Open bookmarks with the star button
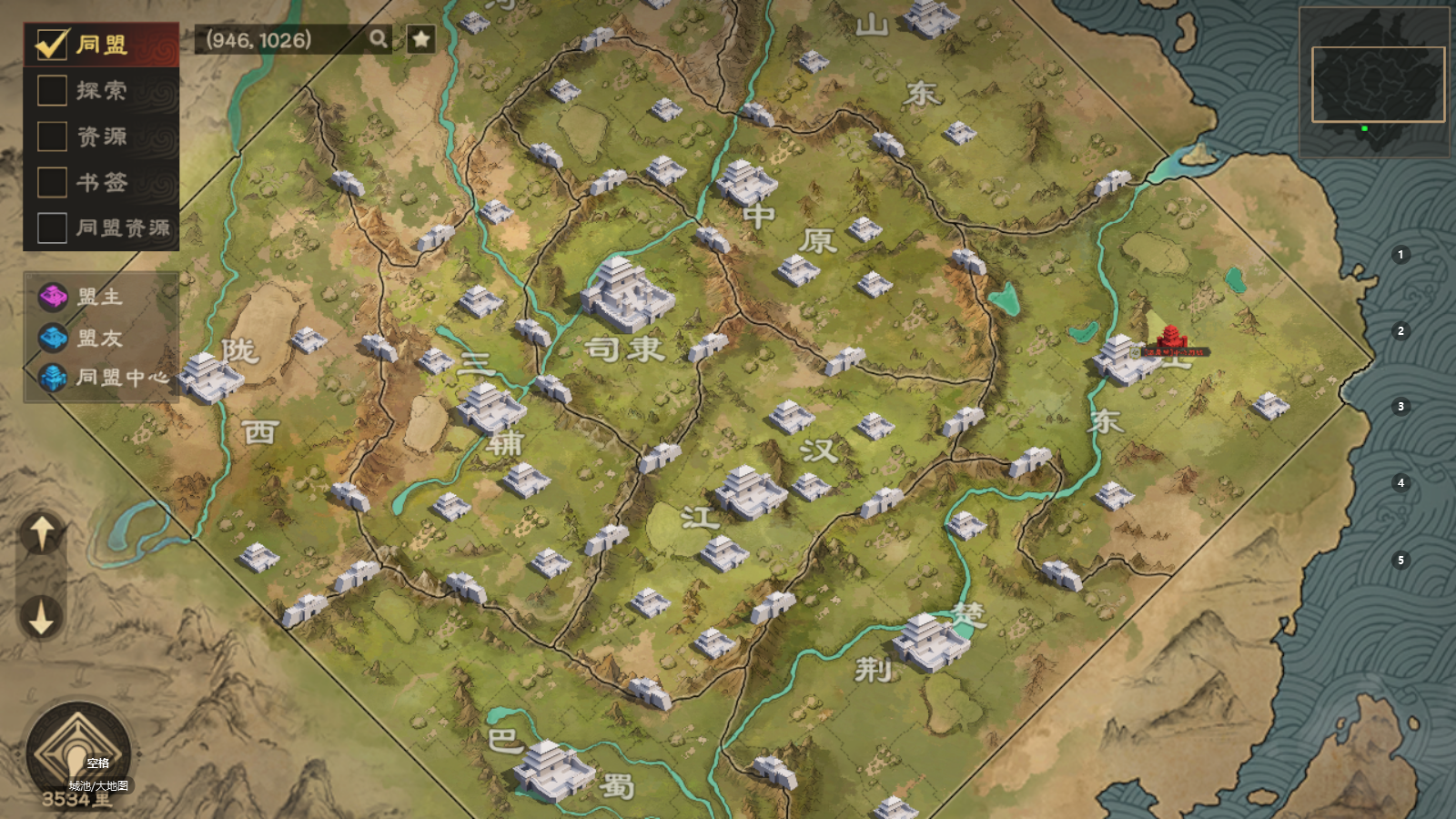The width and height of the screenshot is (1456, 819). coord(420,39)
